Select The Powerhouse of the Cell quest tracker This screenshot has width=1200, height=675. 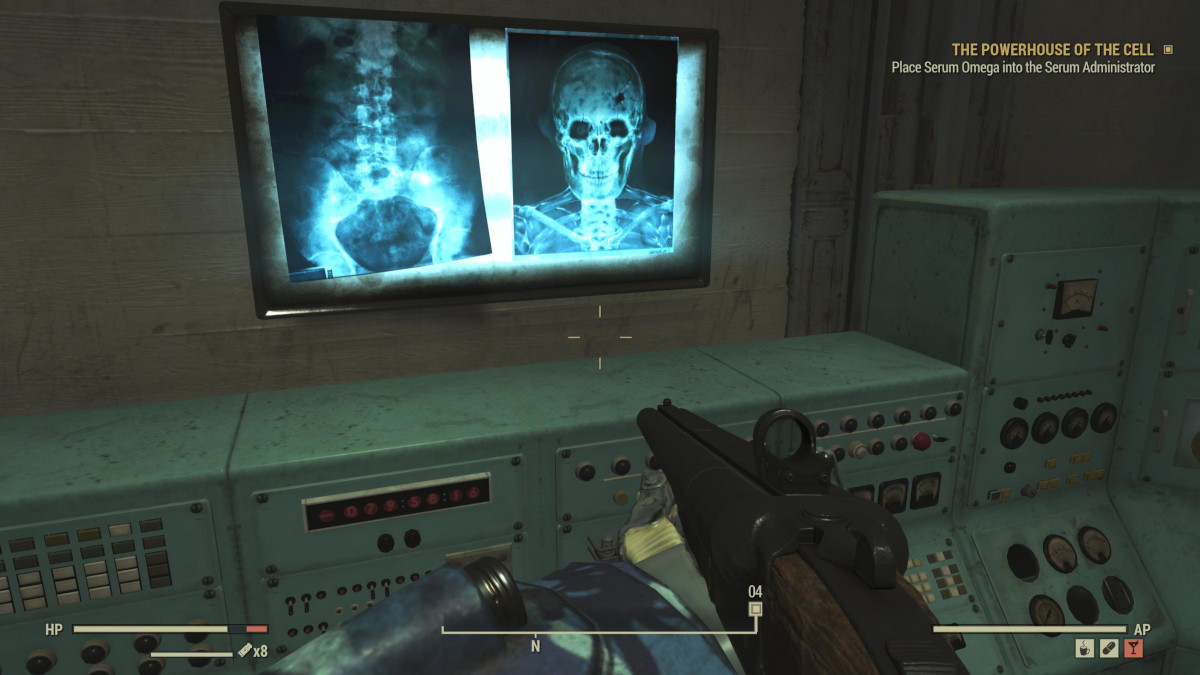tap(1052, 50)
